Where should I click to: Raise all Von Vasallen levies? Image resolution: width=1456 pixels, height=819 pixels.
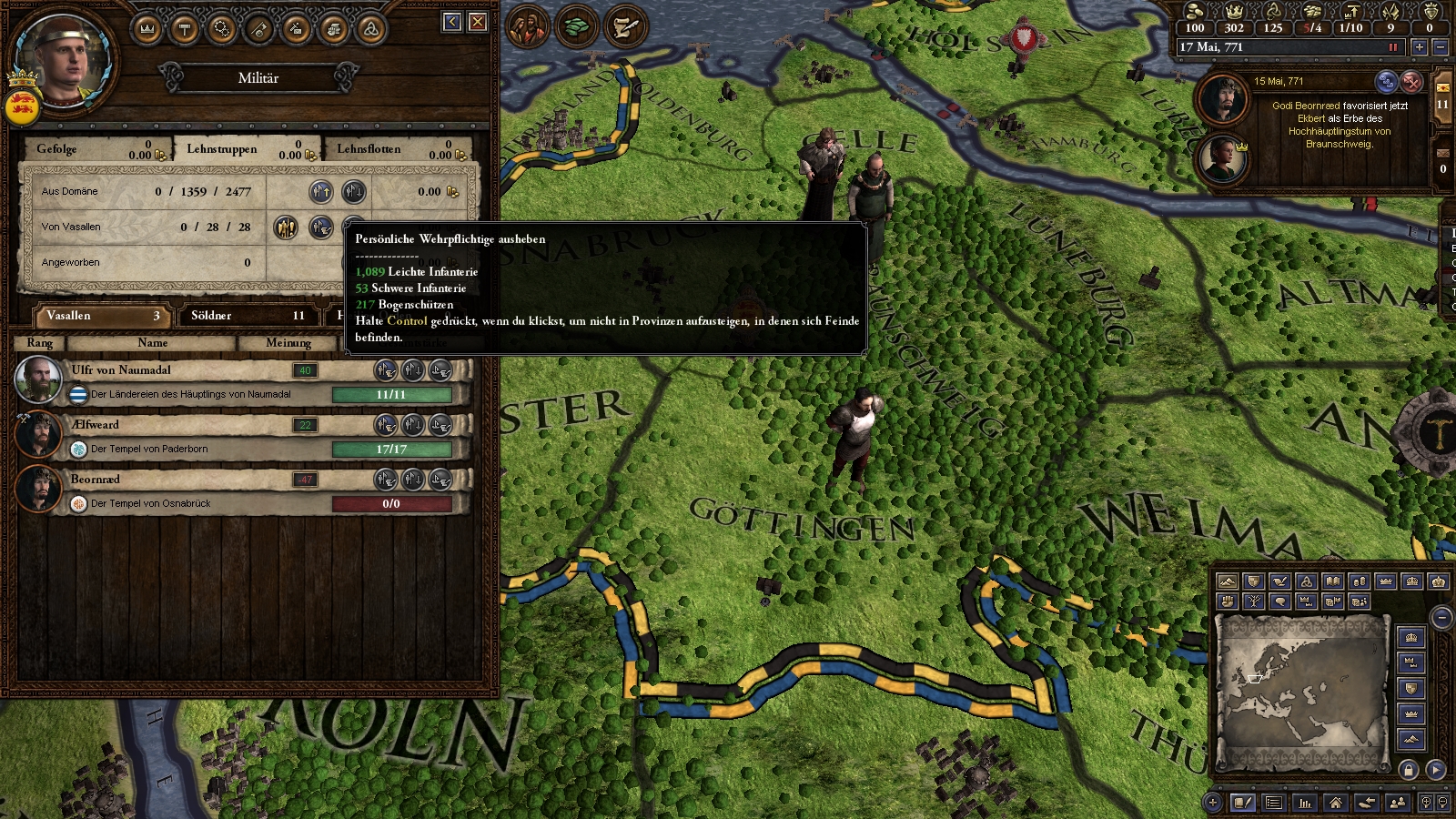(x=286, y=227)
